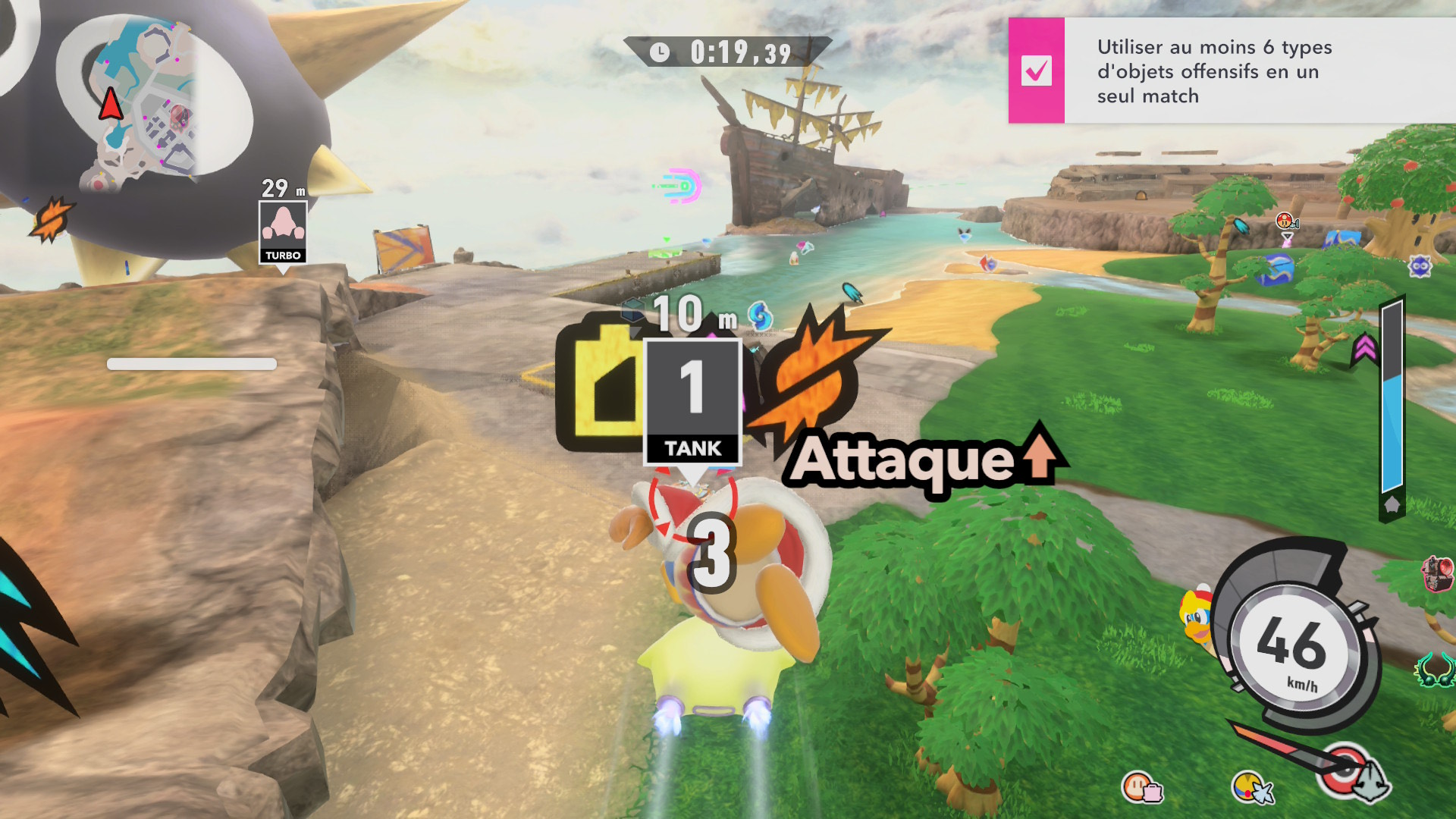Select the red cannon machine icon

(1438, 573)
